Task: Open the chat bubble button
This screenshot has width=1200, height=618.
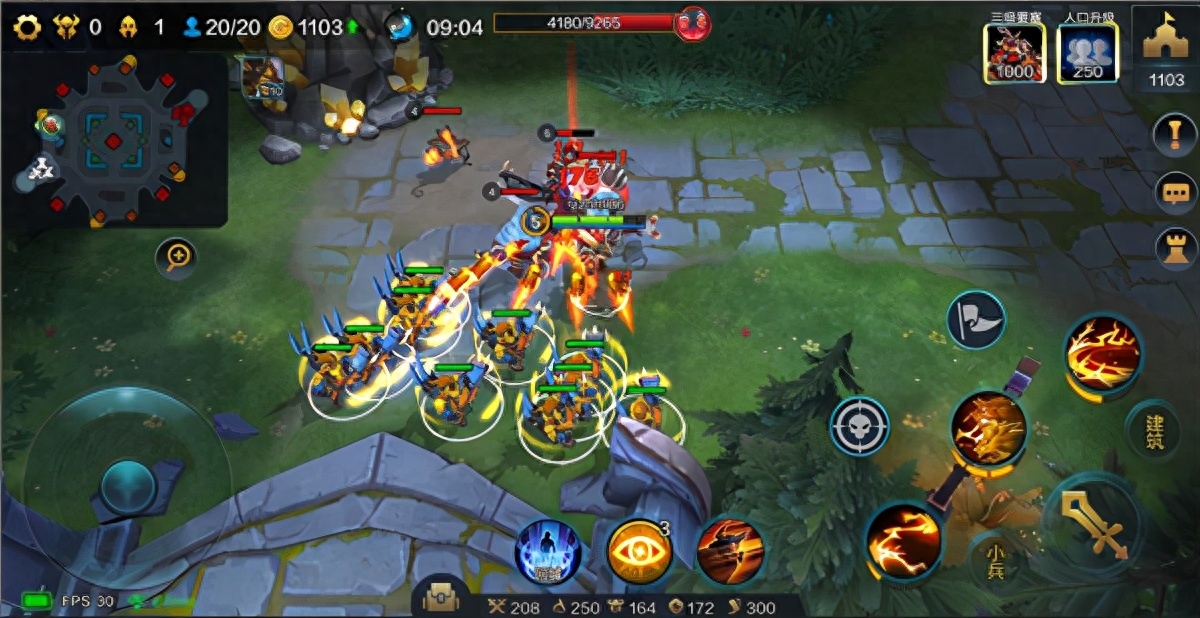Action: pyautogui.click(x=1174, y=192)
